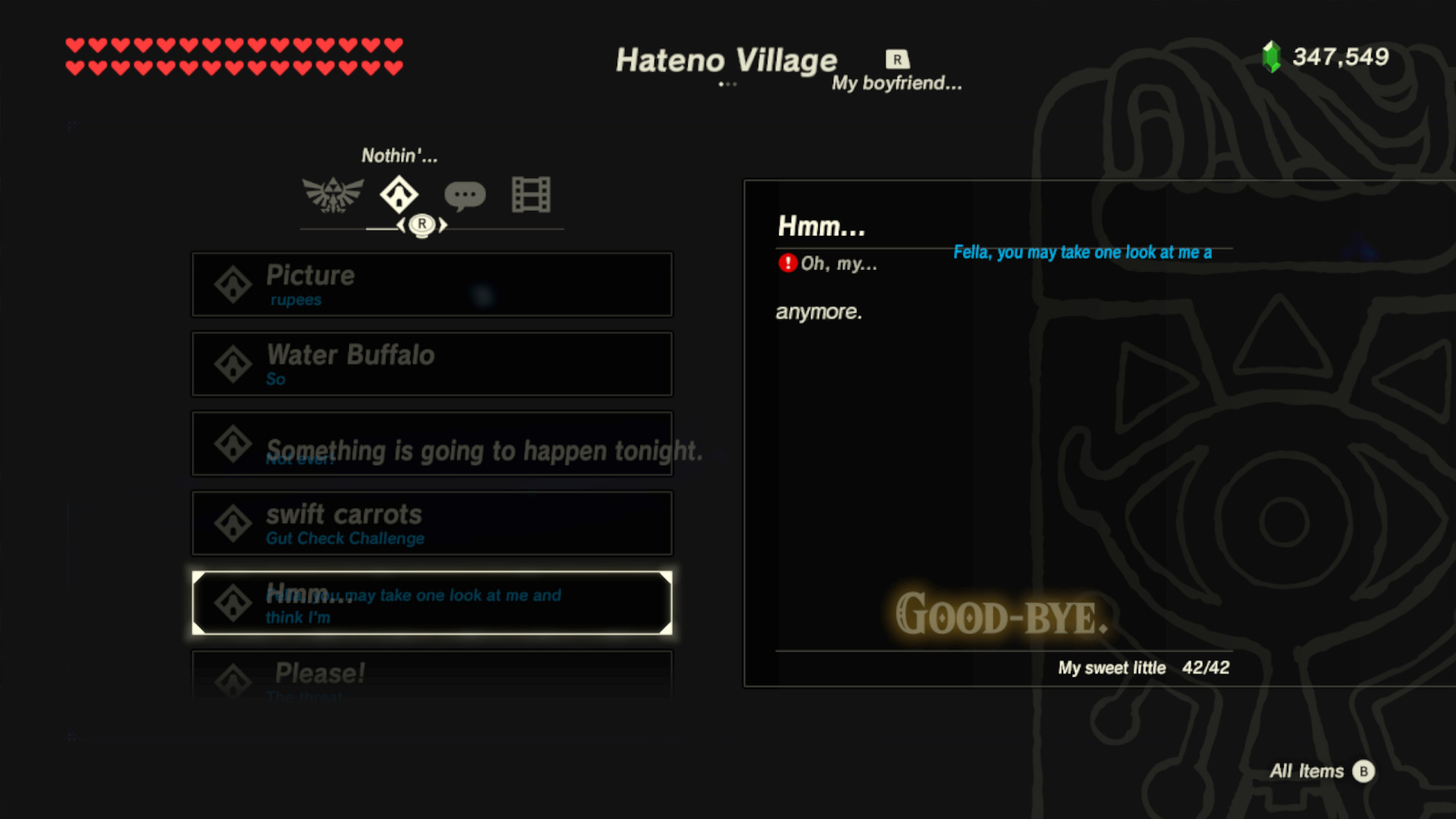
Task: Select the speech bubble memories category
Action: tap(465, 196)
